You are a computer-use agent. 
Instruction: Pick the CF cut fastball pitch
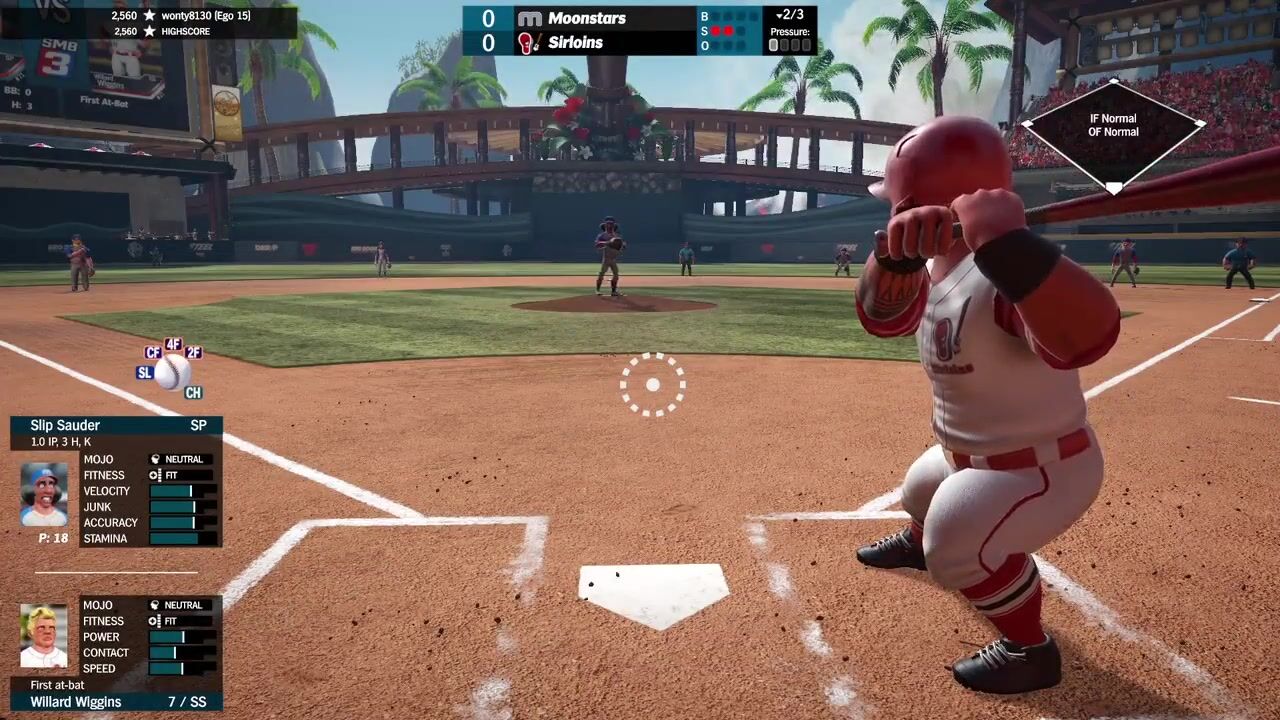pos(153,352)
